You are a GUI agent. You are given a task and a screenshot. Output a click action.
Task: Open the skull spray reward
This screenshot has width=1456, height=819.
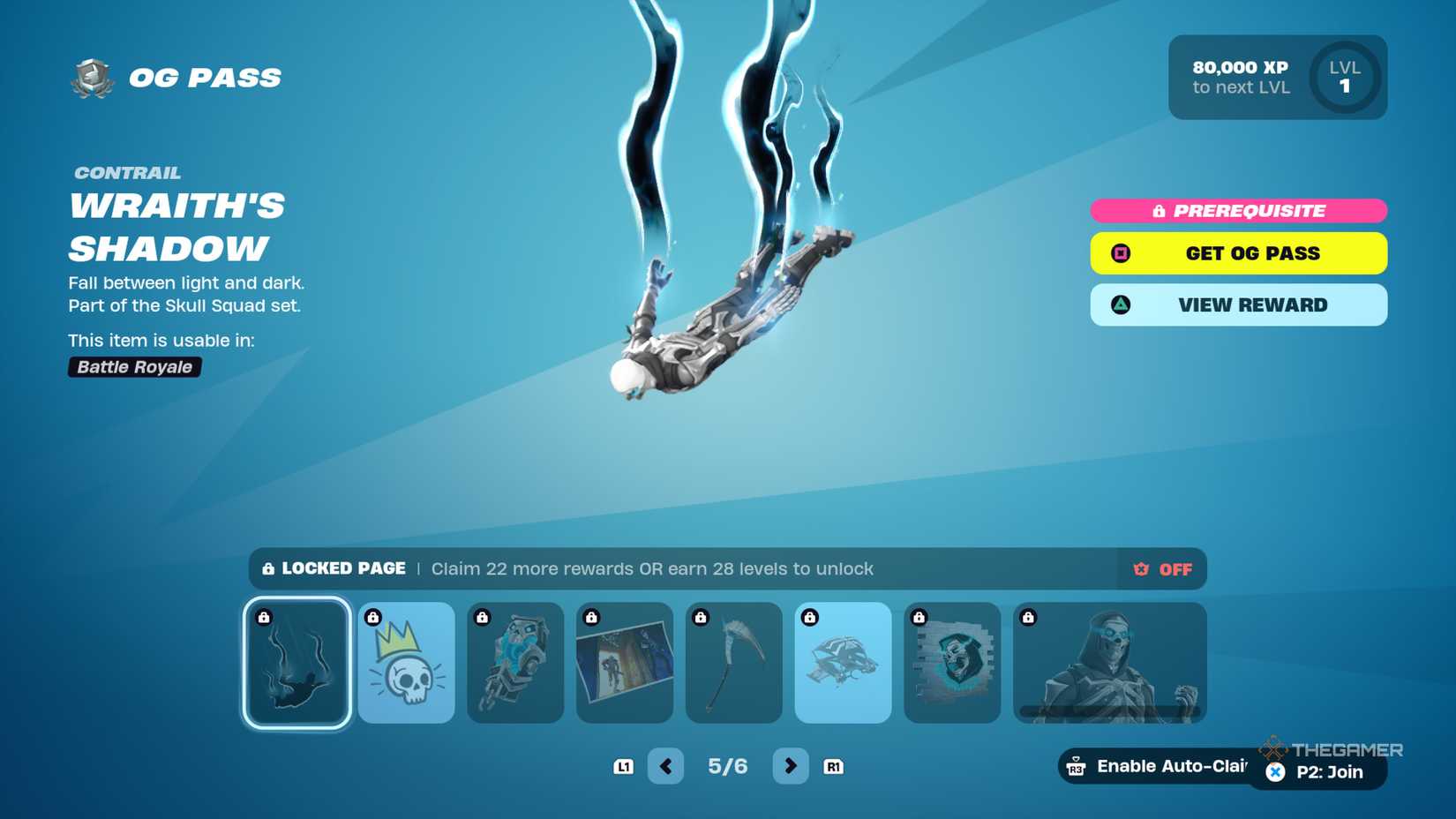(952, 663)
